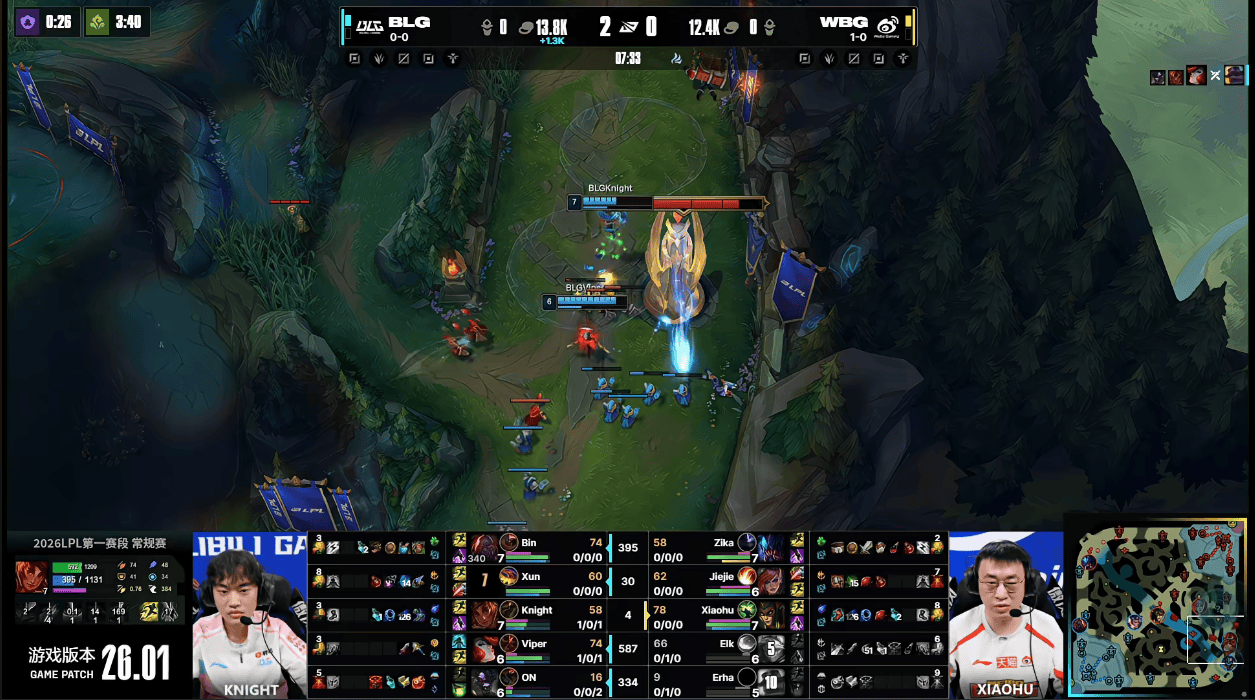Click the minimap
Image resolution: width=1255 pixels, height=700 pixels.
pos(1160,607)
